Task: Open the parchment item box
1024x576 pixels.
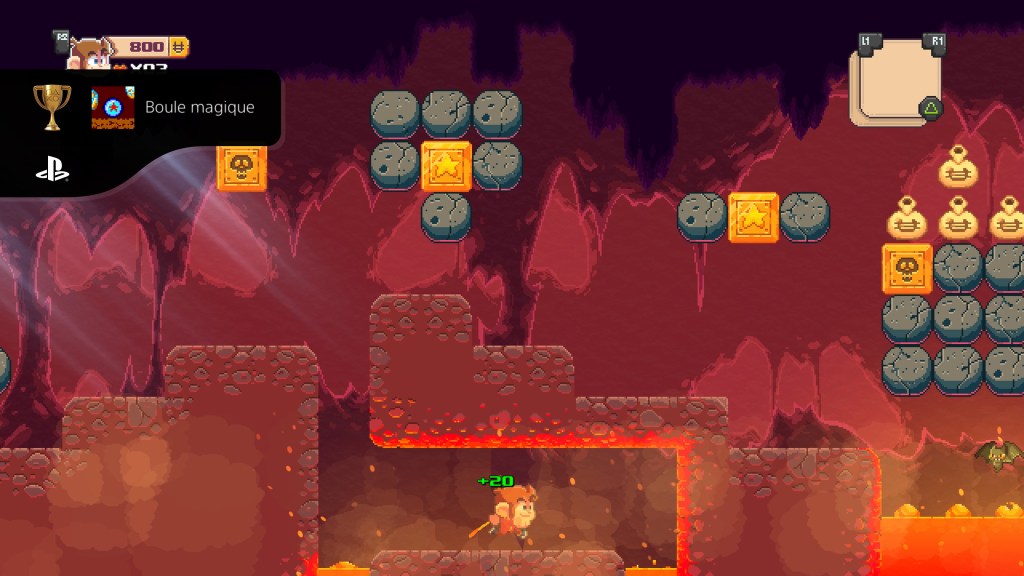Action: [x=895, y=82]
